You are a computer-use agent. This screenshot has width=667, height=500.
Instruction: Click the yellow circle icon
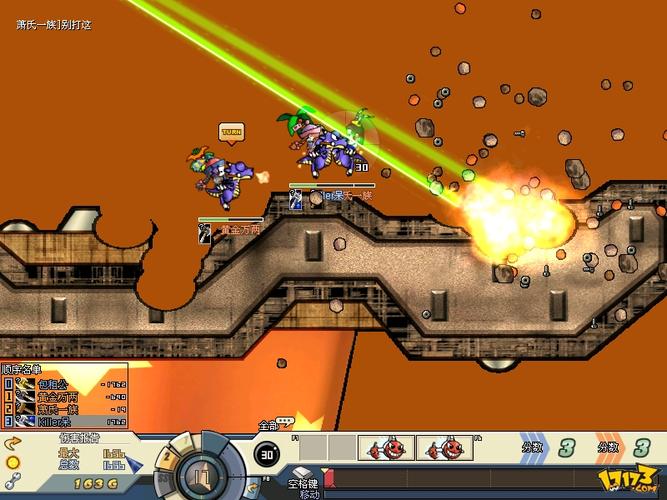[13, 462]
